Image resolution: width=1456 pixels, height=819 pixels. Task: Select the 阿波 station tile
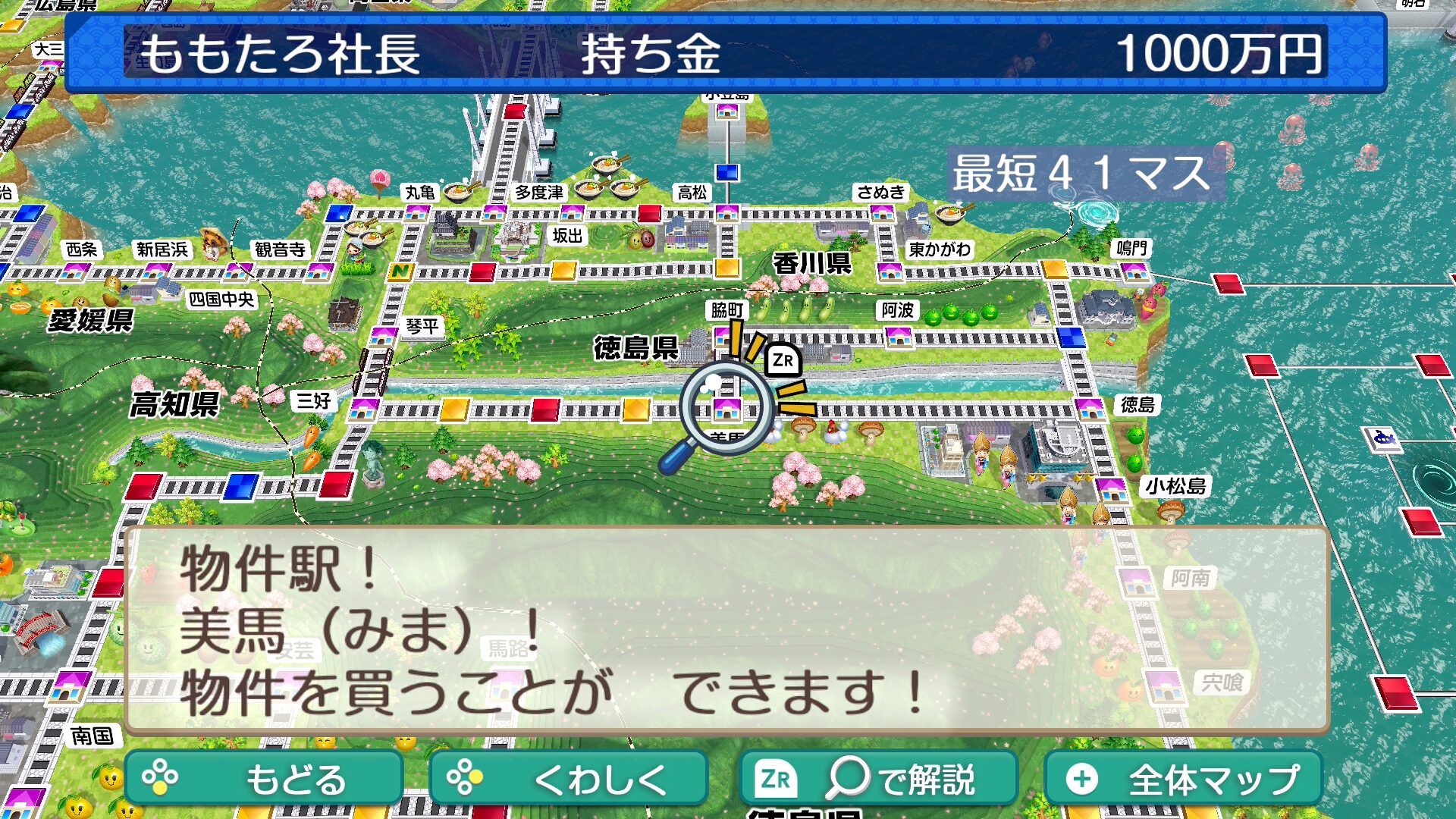[899, 336]
